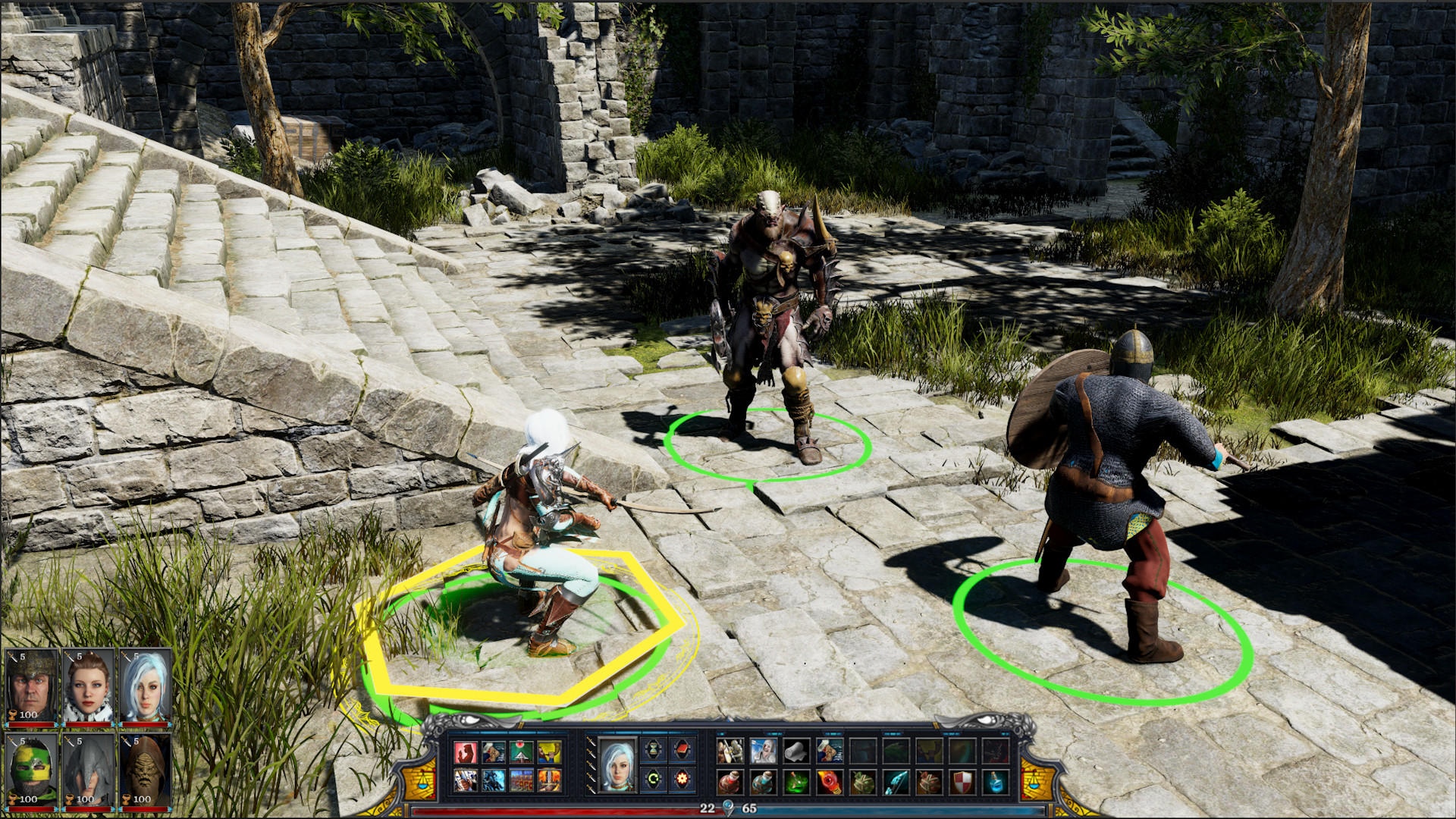Click the green circular flee arrow icon
Viewport: 1456px width, 819px height.
pos(654,780)
